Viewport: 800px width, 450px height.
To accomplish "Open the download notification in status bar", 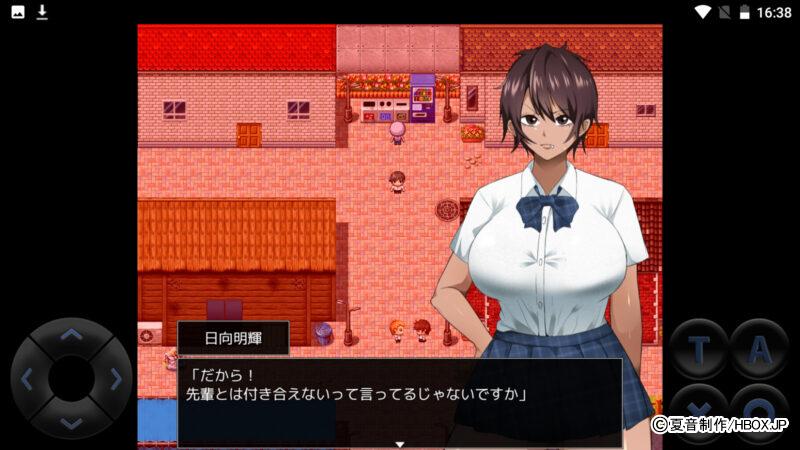I will tap(42, 12).
